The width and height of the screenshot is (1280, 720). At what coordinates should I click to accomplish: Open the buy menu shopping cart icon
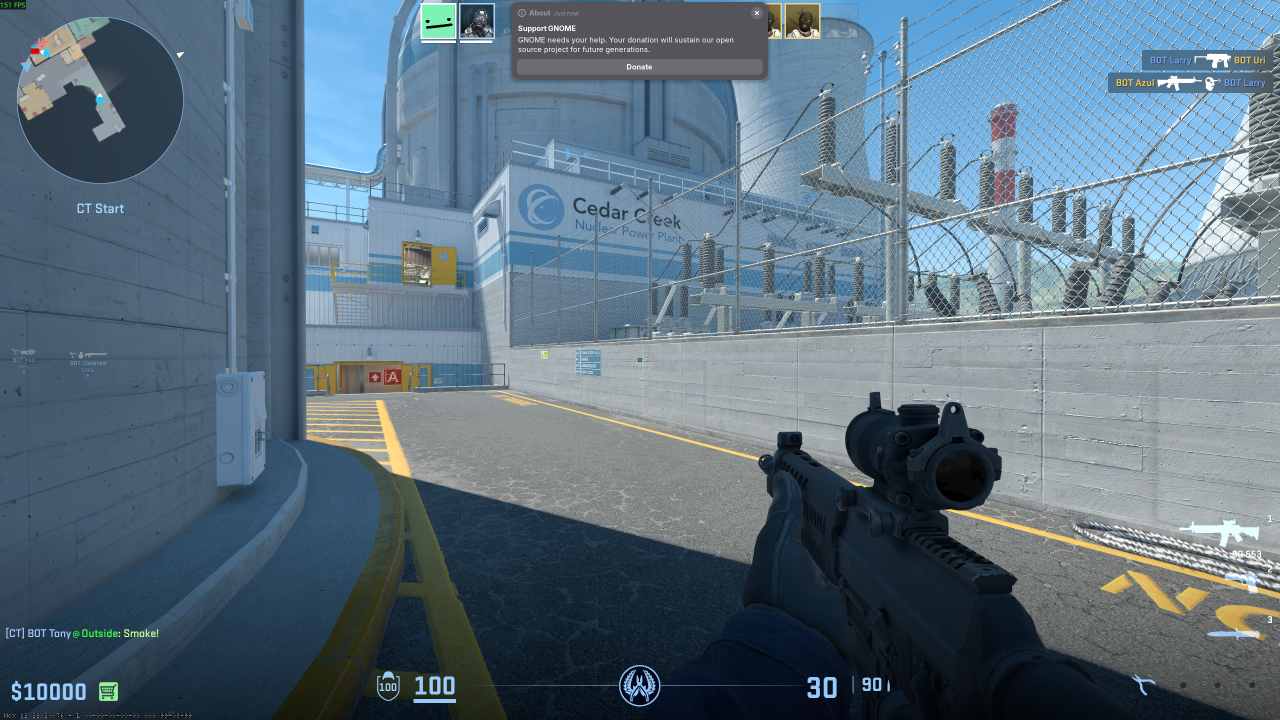coord(106,691)
